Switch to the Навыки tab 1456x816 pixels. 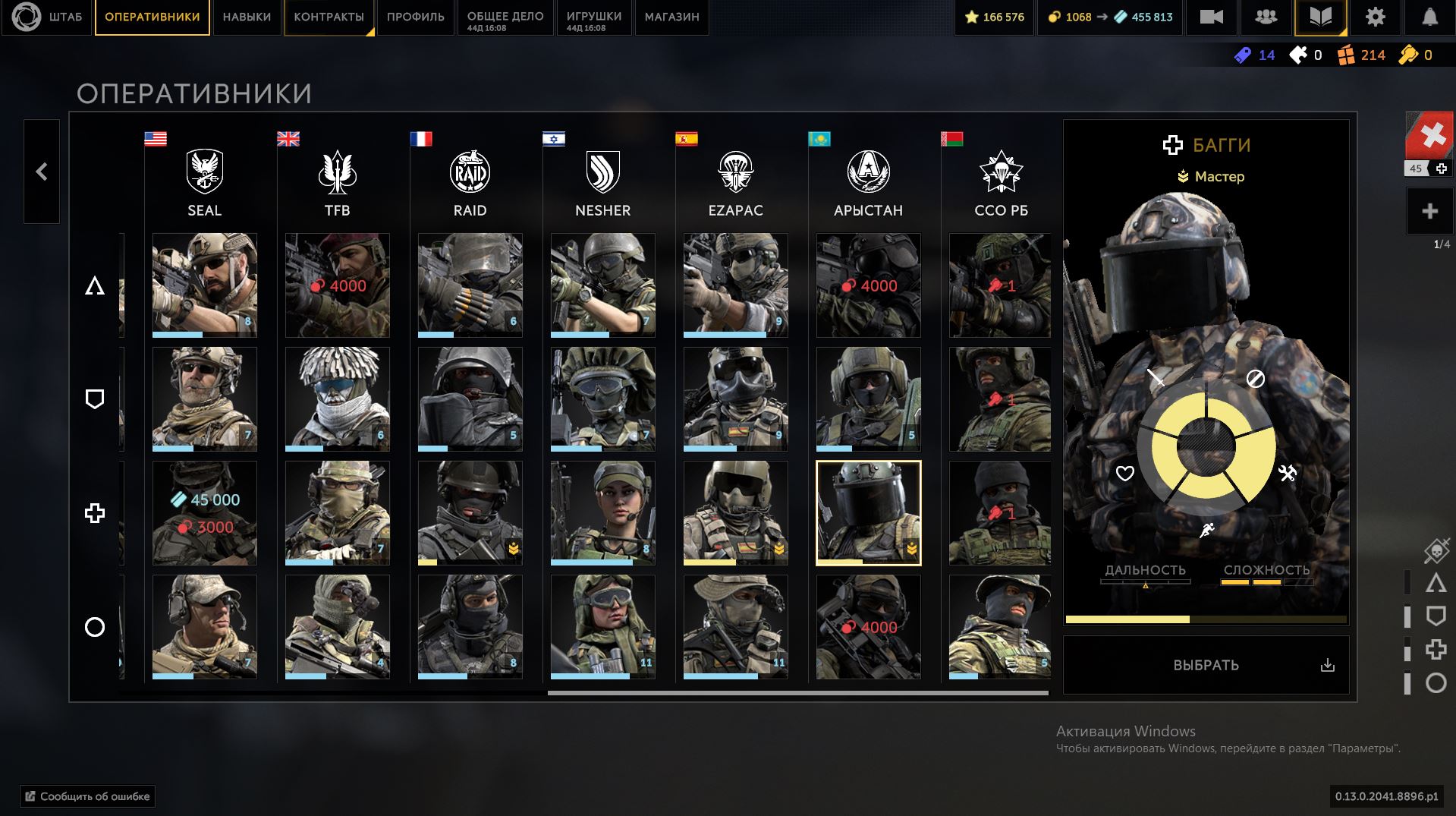(x=247, y=17)
